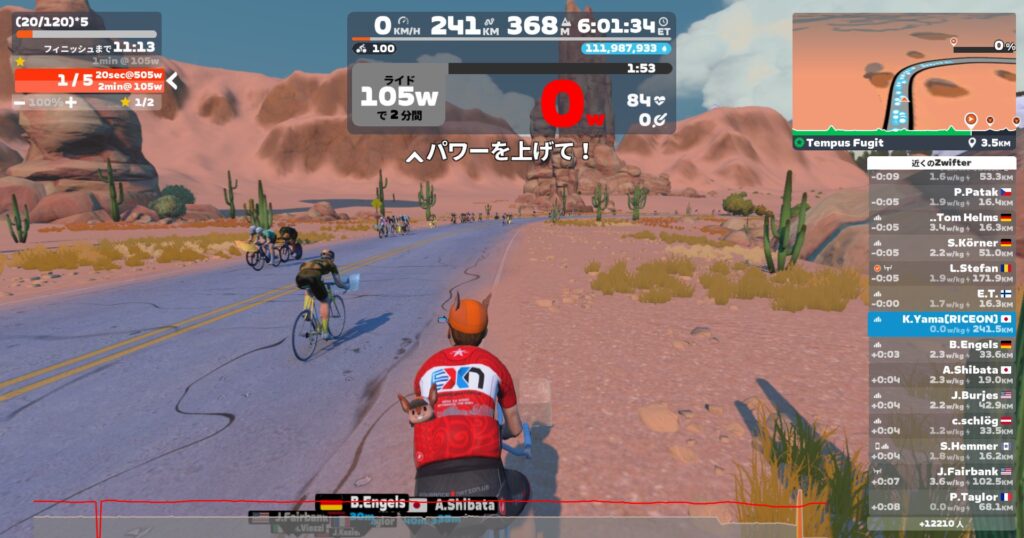The height and width of the screenshot is (538, 1024).
Task: Open the Tempus Fugit minimap
Action: pos(904,75)
